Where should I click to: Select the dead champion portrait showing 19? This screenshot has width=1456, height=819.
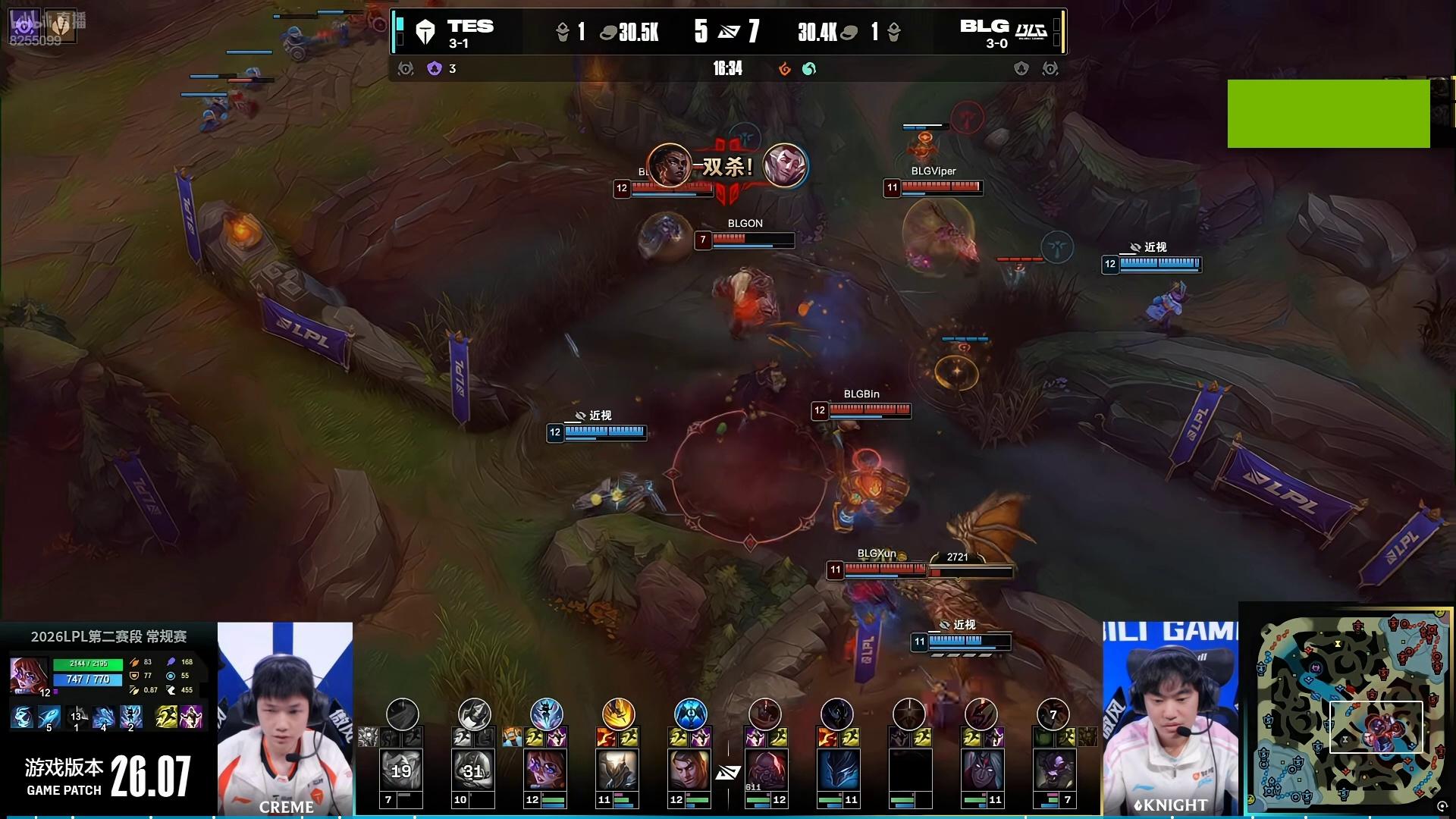pos(401,770)
